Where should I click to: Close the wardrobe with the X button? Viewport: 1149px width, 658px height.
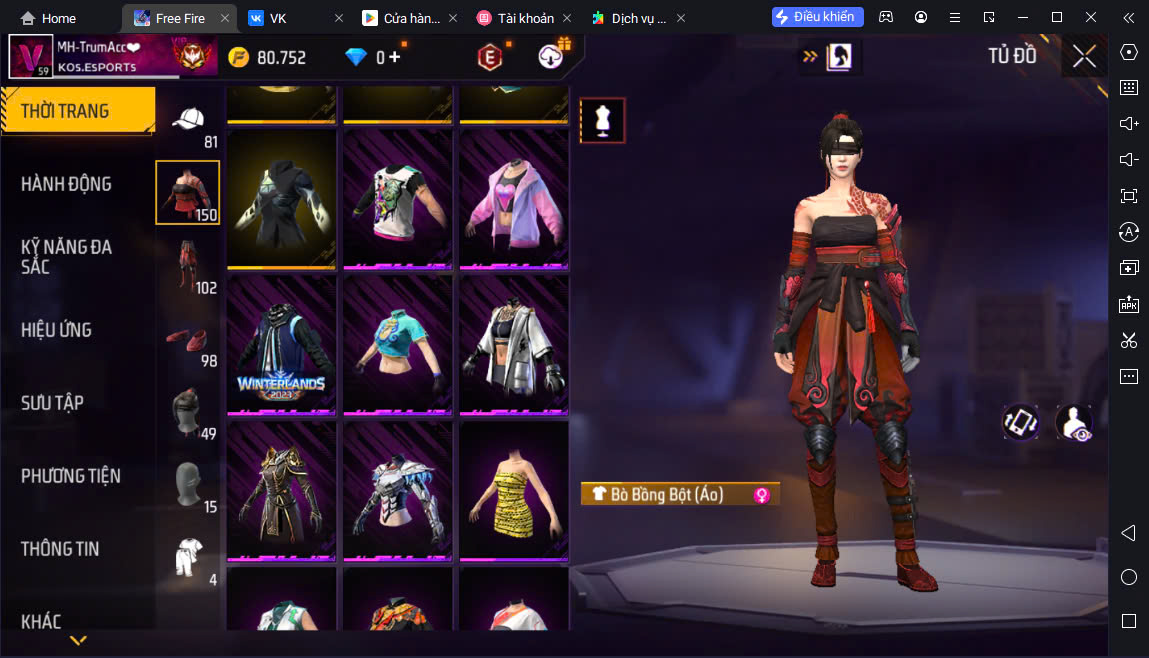coord(1084,57)
